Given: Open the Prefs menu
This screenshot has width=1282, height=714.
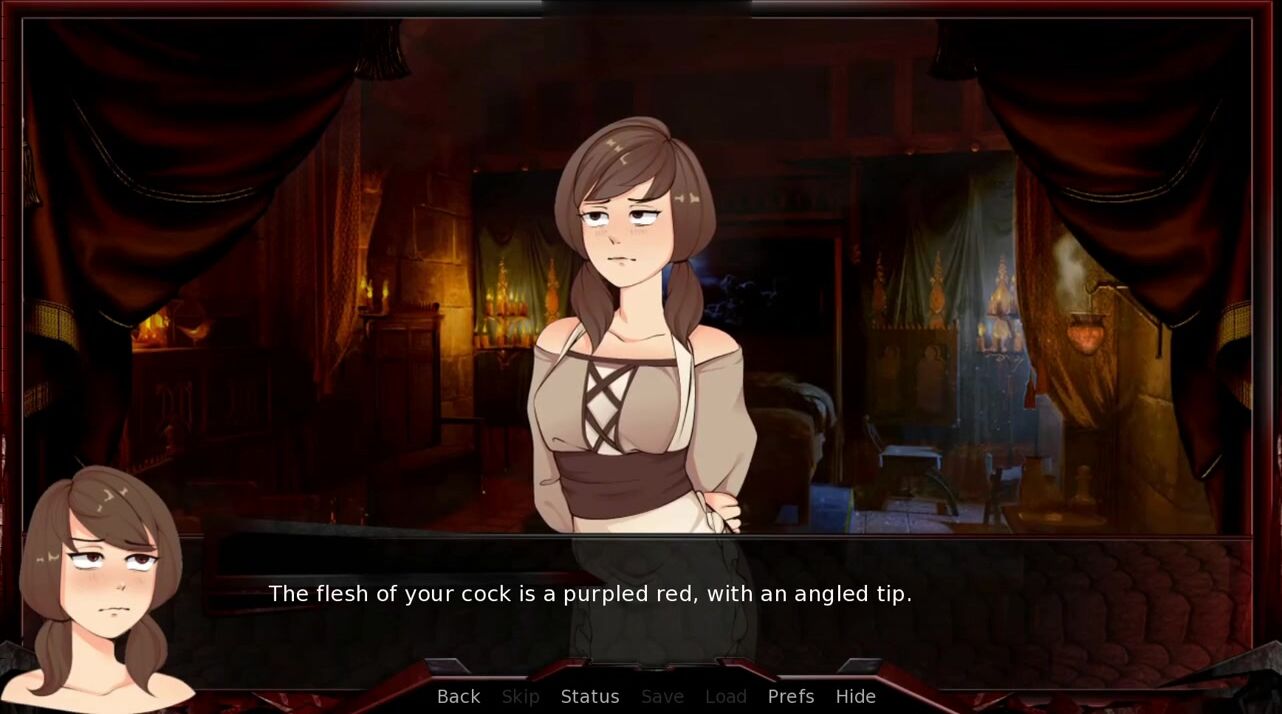Looking at the screenshot, I should point(790,697).
